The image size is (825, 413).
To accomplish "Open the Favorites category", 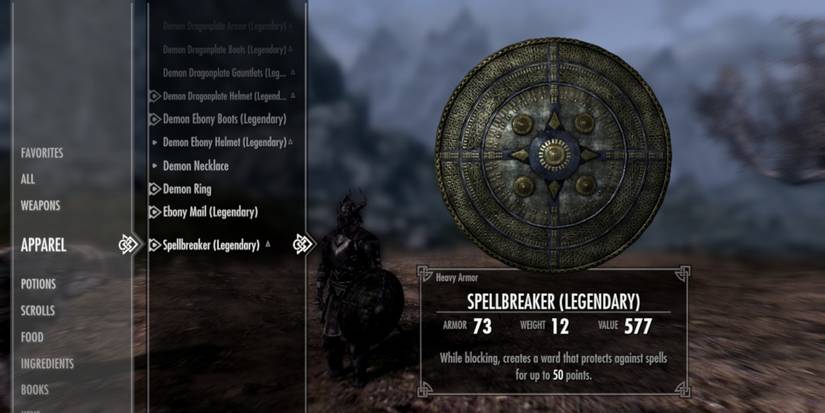I will point(42,153).
